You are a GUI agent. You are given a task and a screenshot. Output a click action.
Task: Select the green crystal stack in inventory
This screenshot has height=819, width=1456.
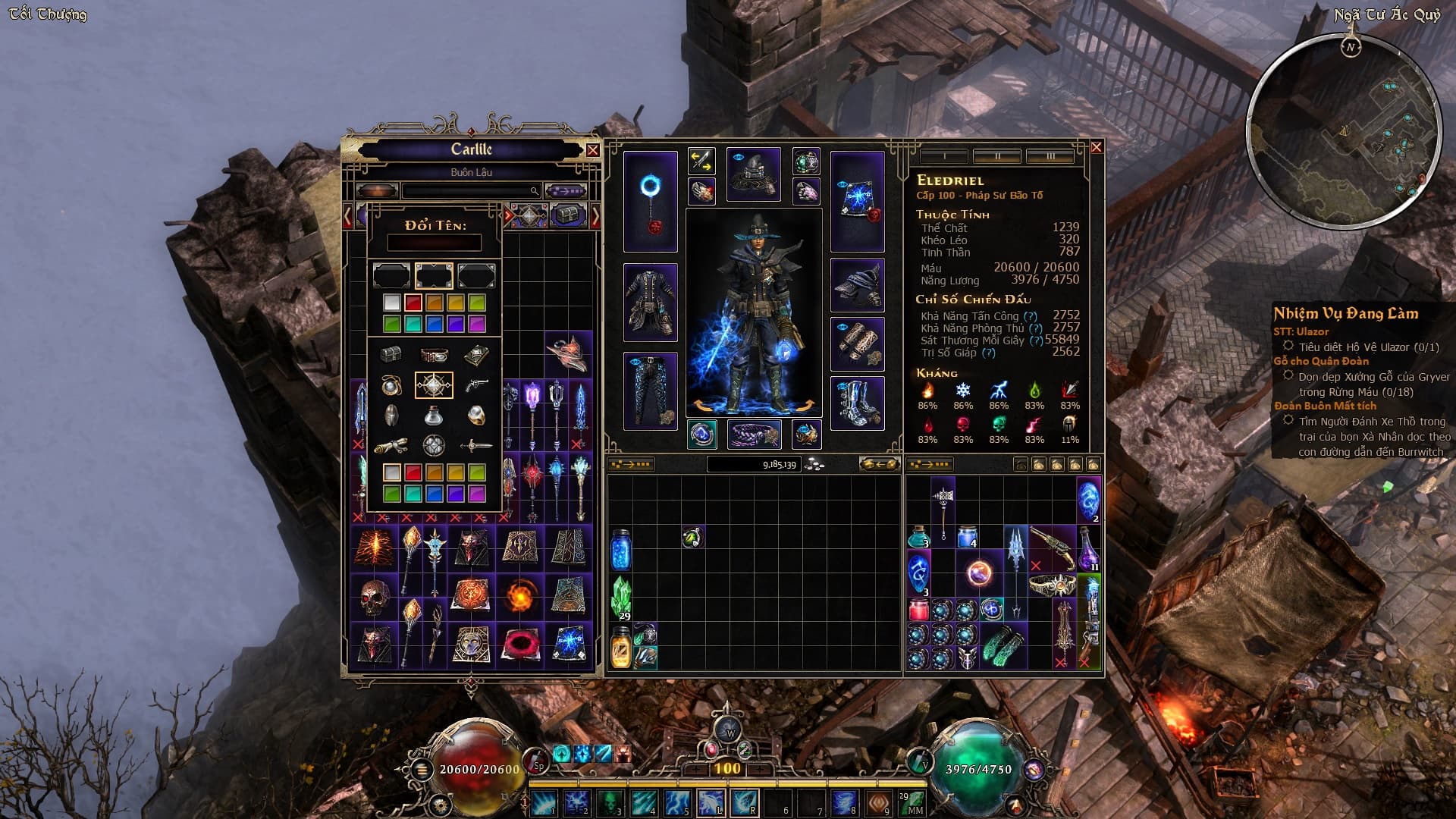tap(621, 598)
